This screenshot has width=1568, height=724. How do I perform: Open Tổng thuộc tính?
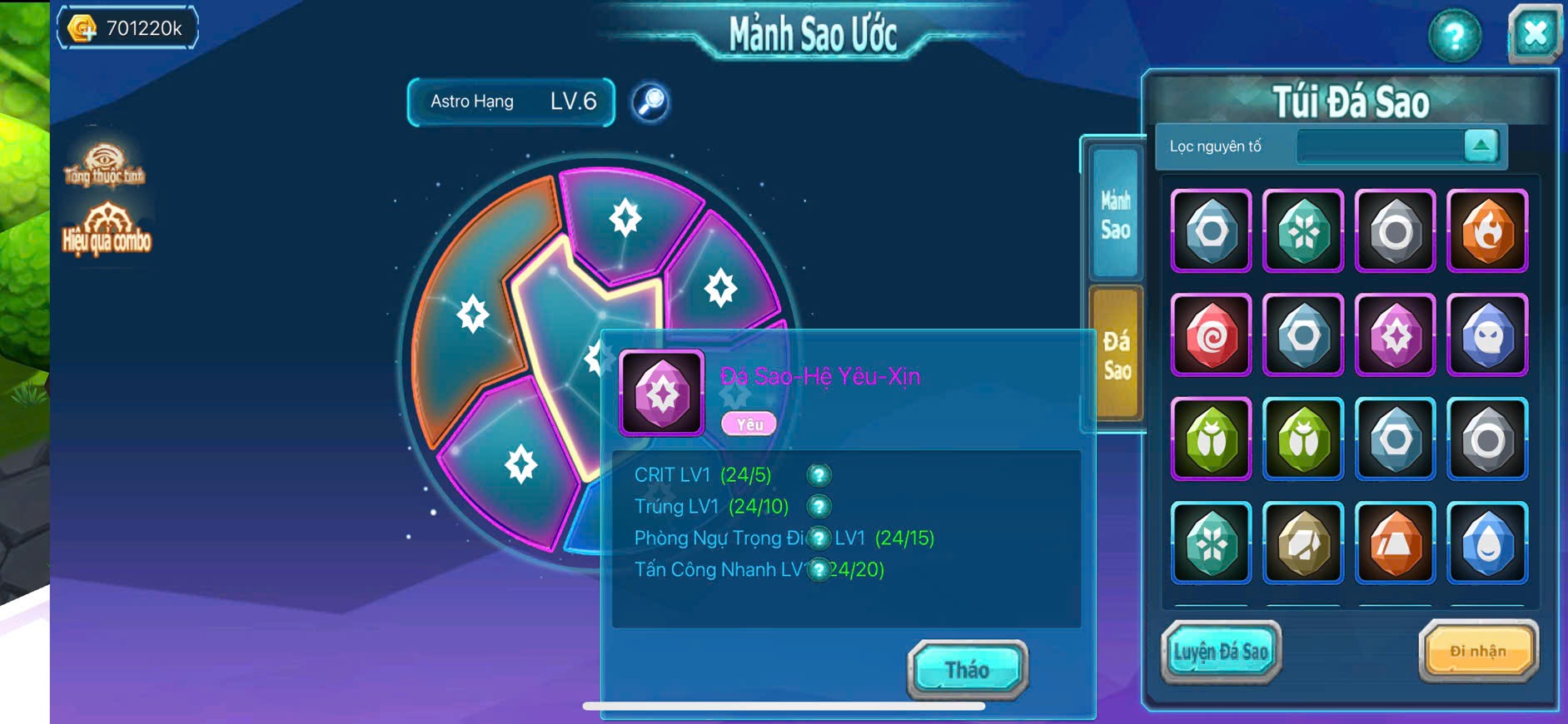104,164
